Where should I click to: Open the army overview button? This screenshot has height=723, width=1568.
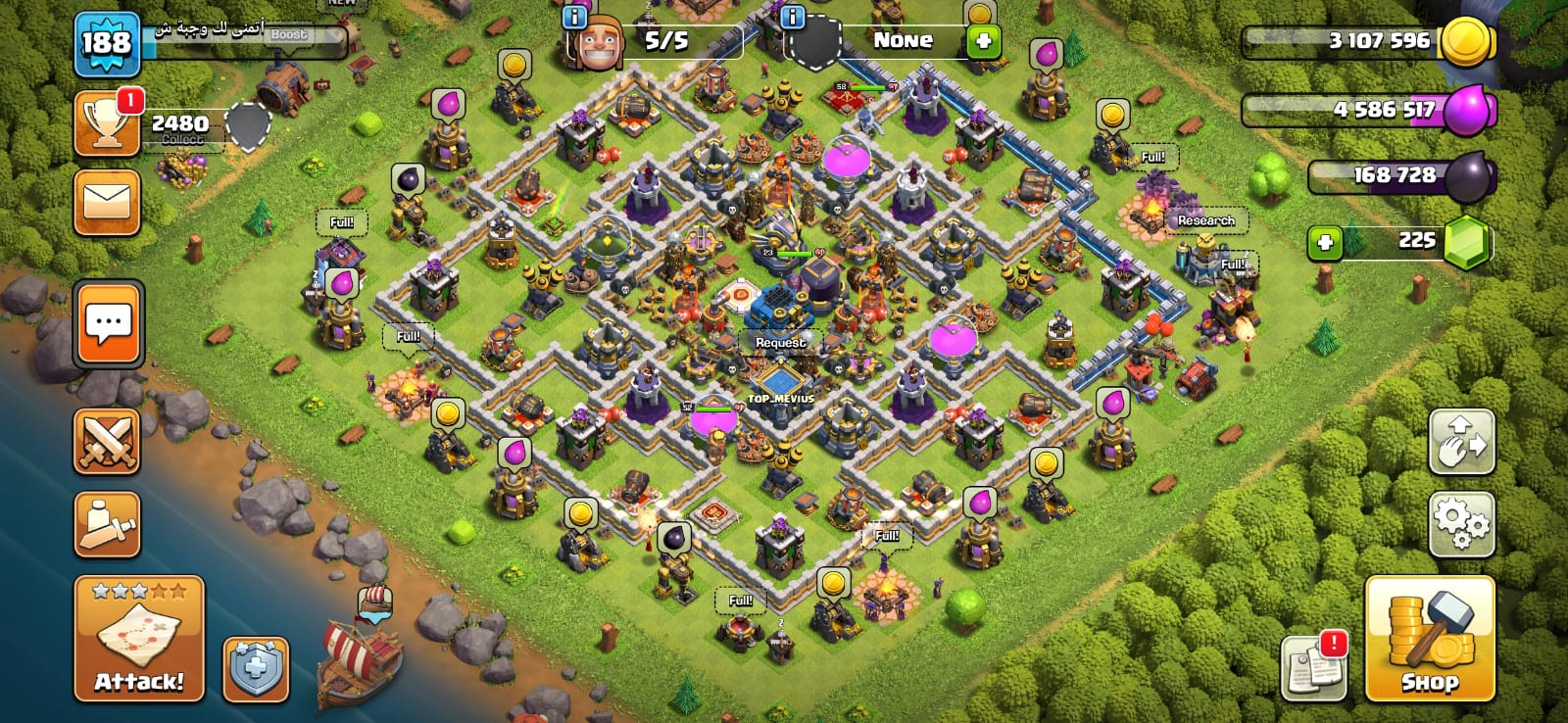coord(107,524)
